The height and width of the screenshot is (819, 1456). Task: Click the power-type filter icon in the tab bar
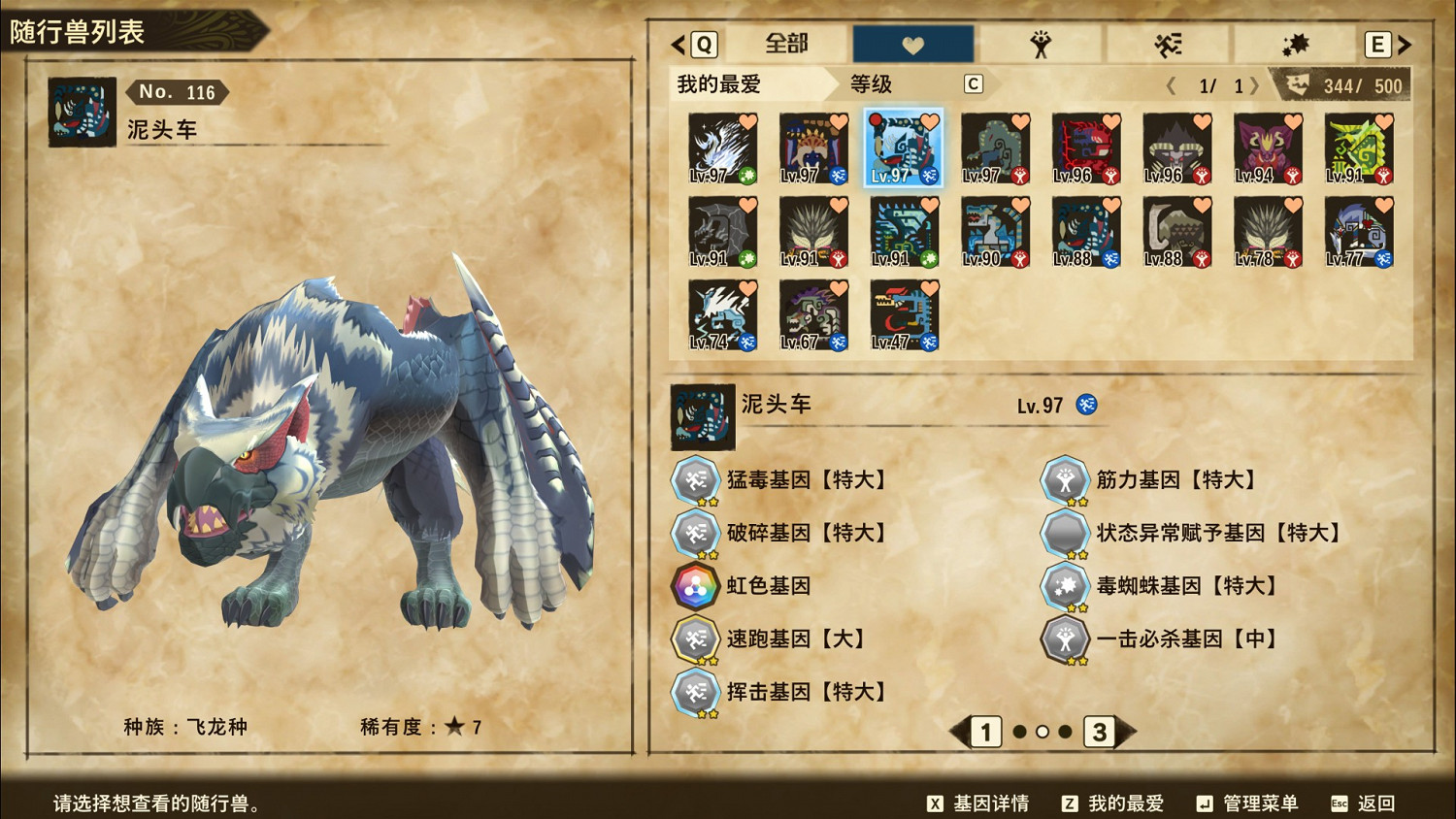(x=1040, y=43)
